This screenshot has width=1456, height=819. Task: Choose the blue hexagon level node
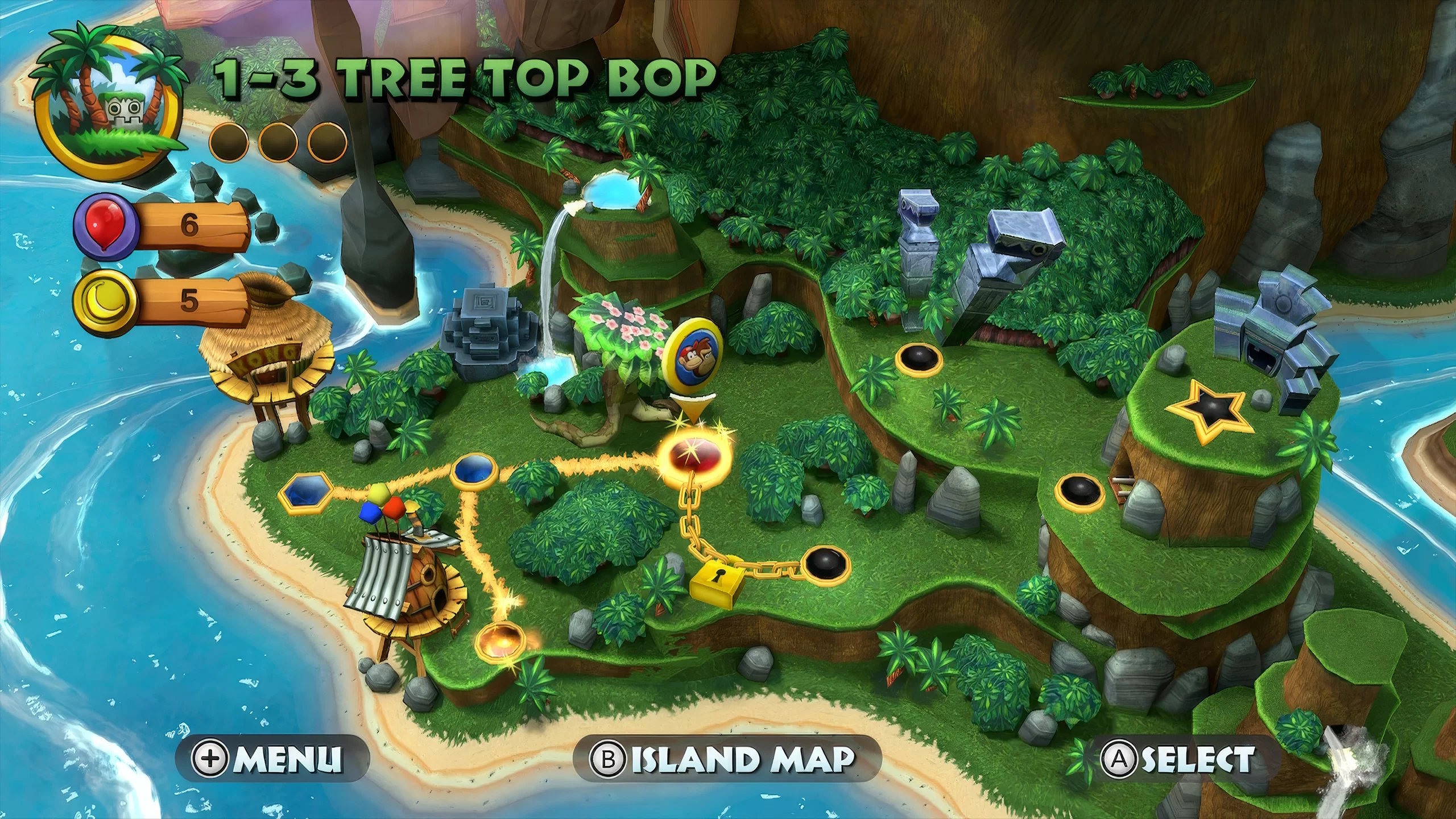click(x=306, y=491)
